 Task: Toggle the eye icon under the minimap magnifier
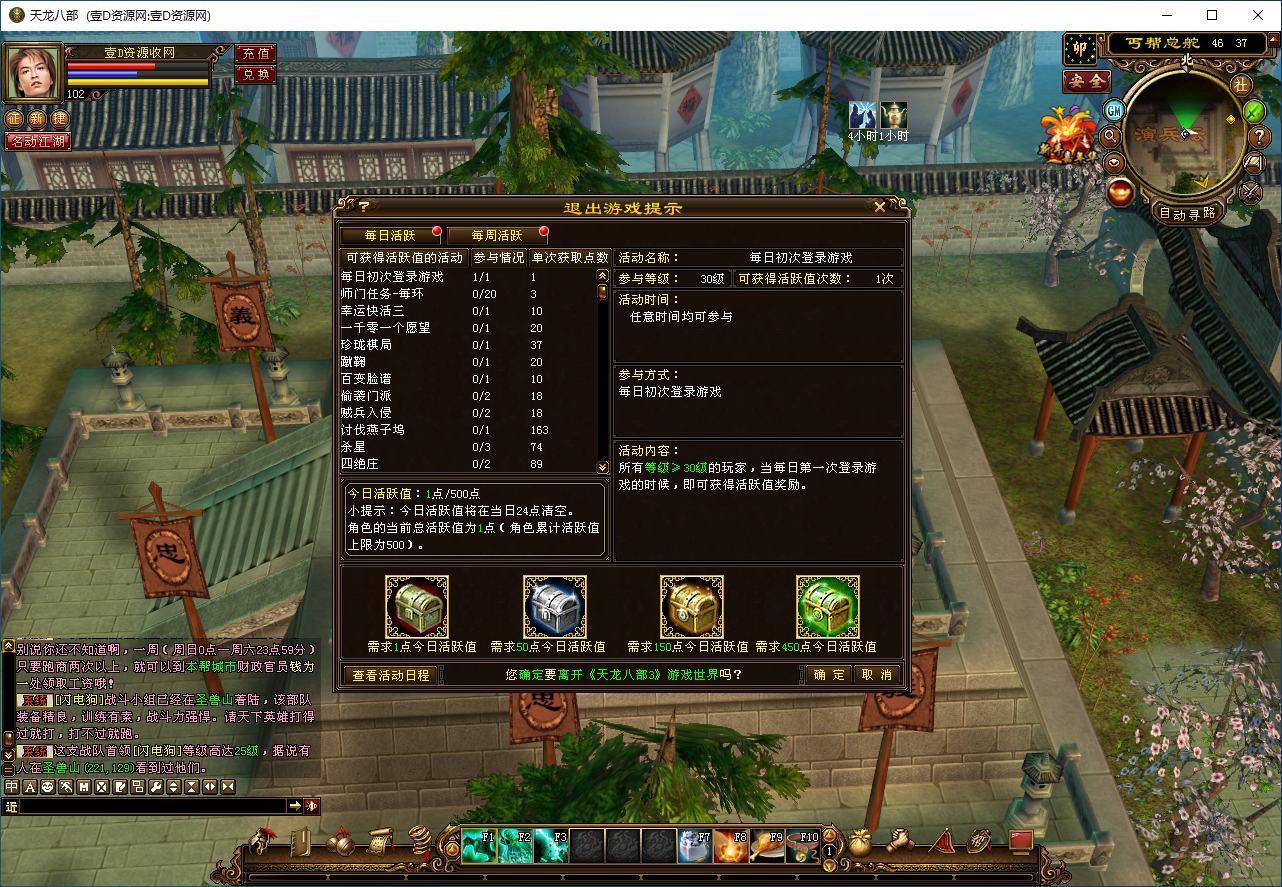[x=1113, y=163]
